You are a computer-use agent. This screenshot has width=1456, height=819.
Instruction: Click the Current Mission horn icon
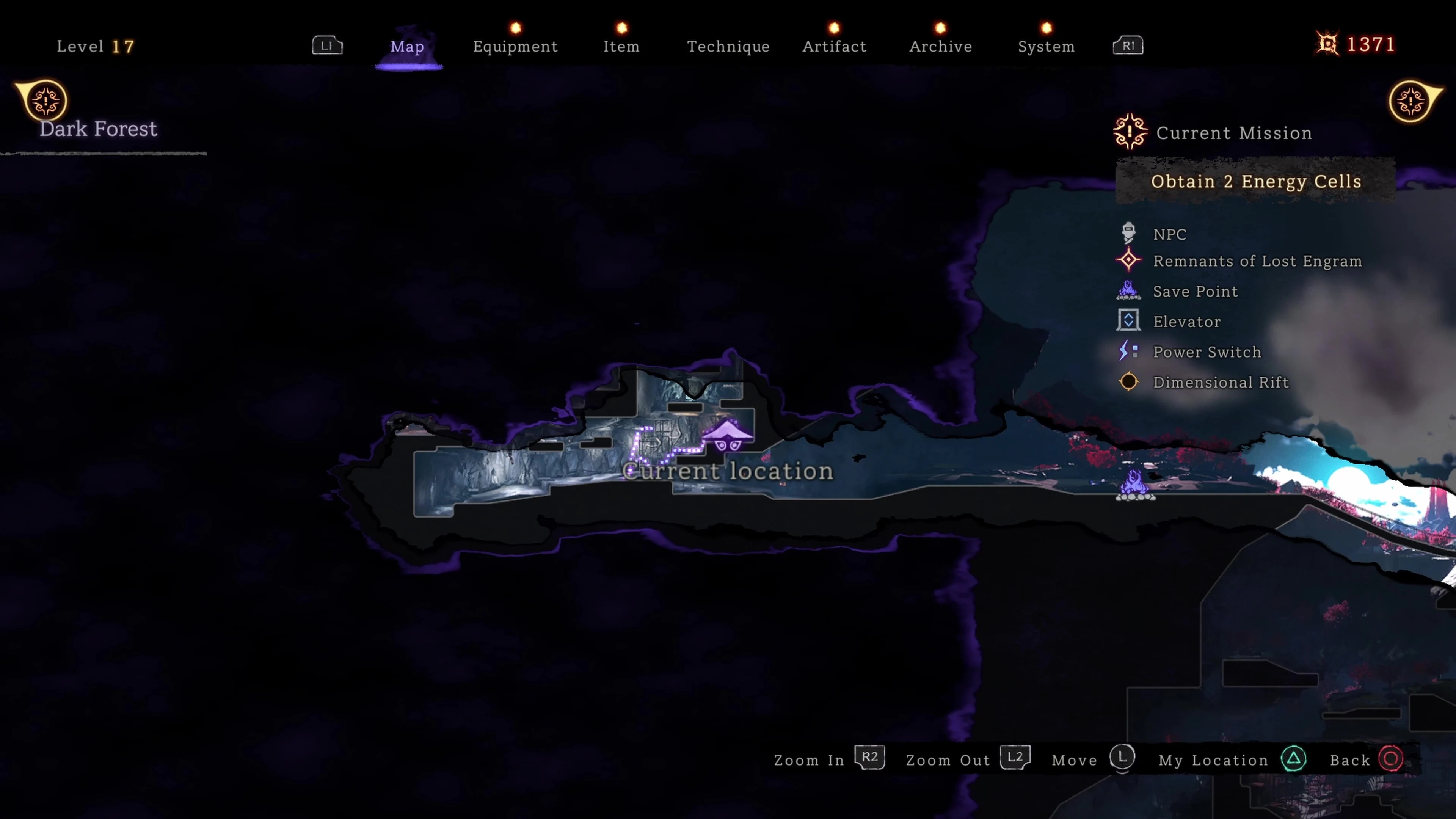[x=1130, y=132]
